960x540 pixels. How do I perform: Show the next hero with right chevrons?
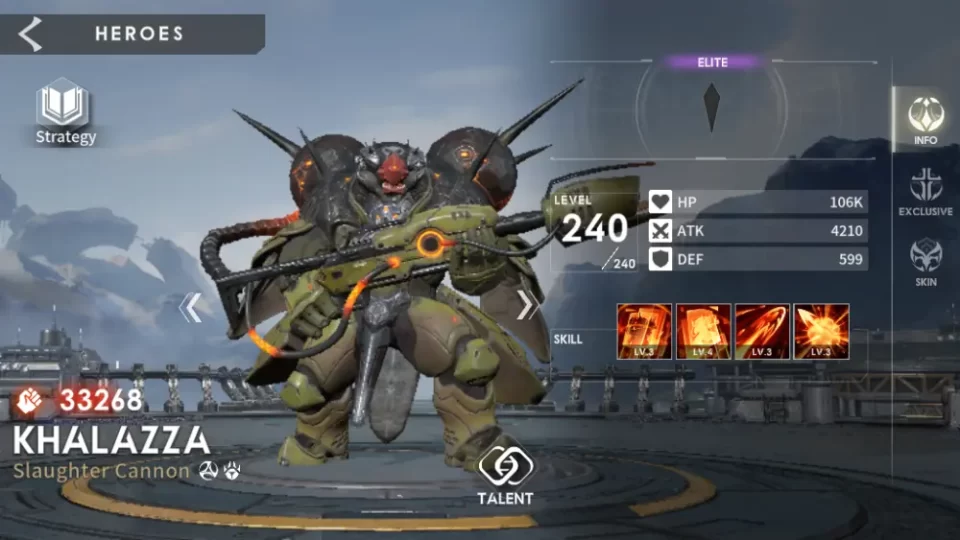pyautogui.click(x=527, y=305)
